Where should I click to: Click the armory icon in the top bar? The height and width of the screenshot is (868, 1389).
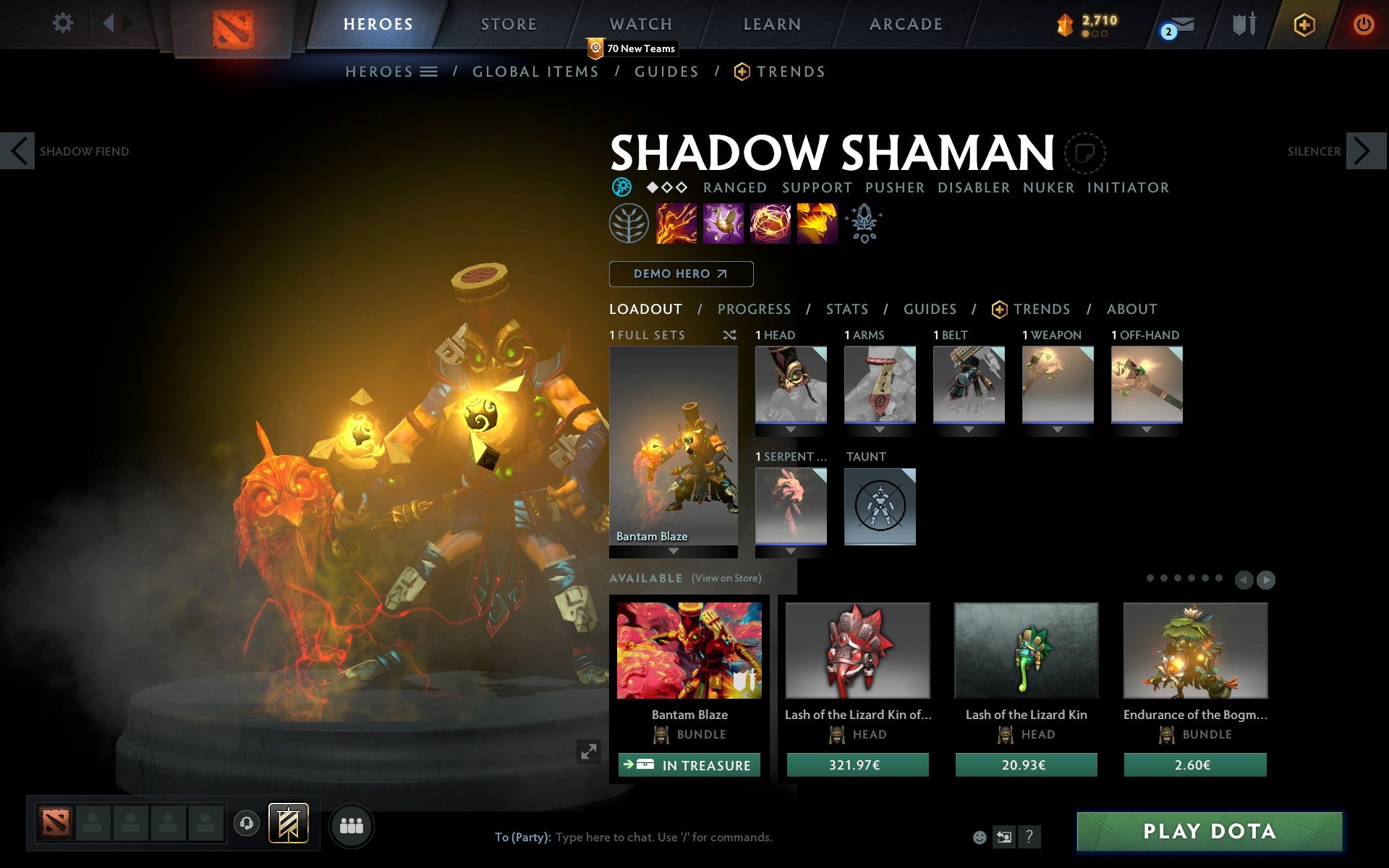1246,24
